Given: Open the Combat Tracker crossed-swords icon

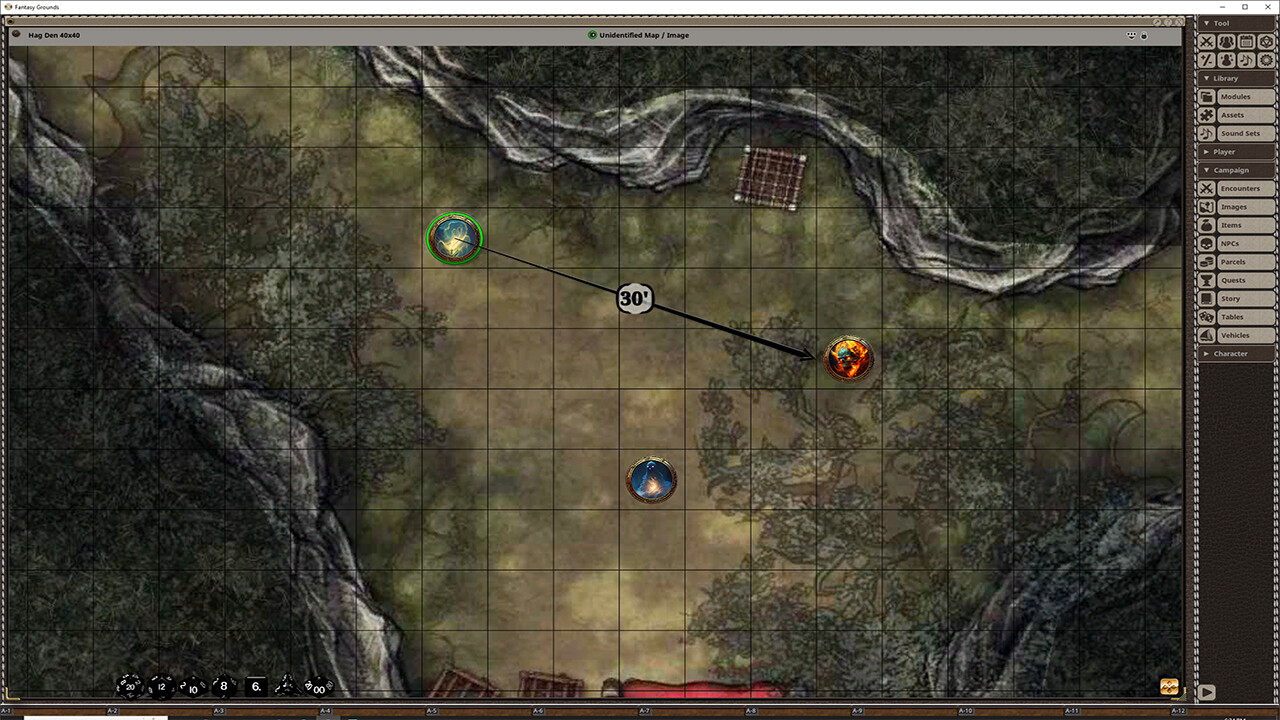Looking at the screenshot, I should tap(1206, 41).
